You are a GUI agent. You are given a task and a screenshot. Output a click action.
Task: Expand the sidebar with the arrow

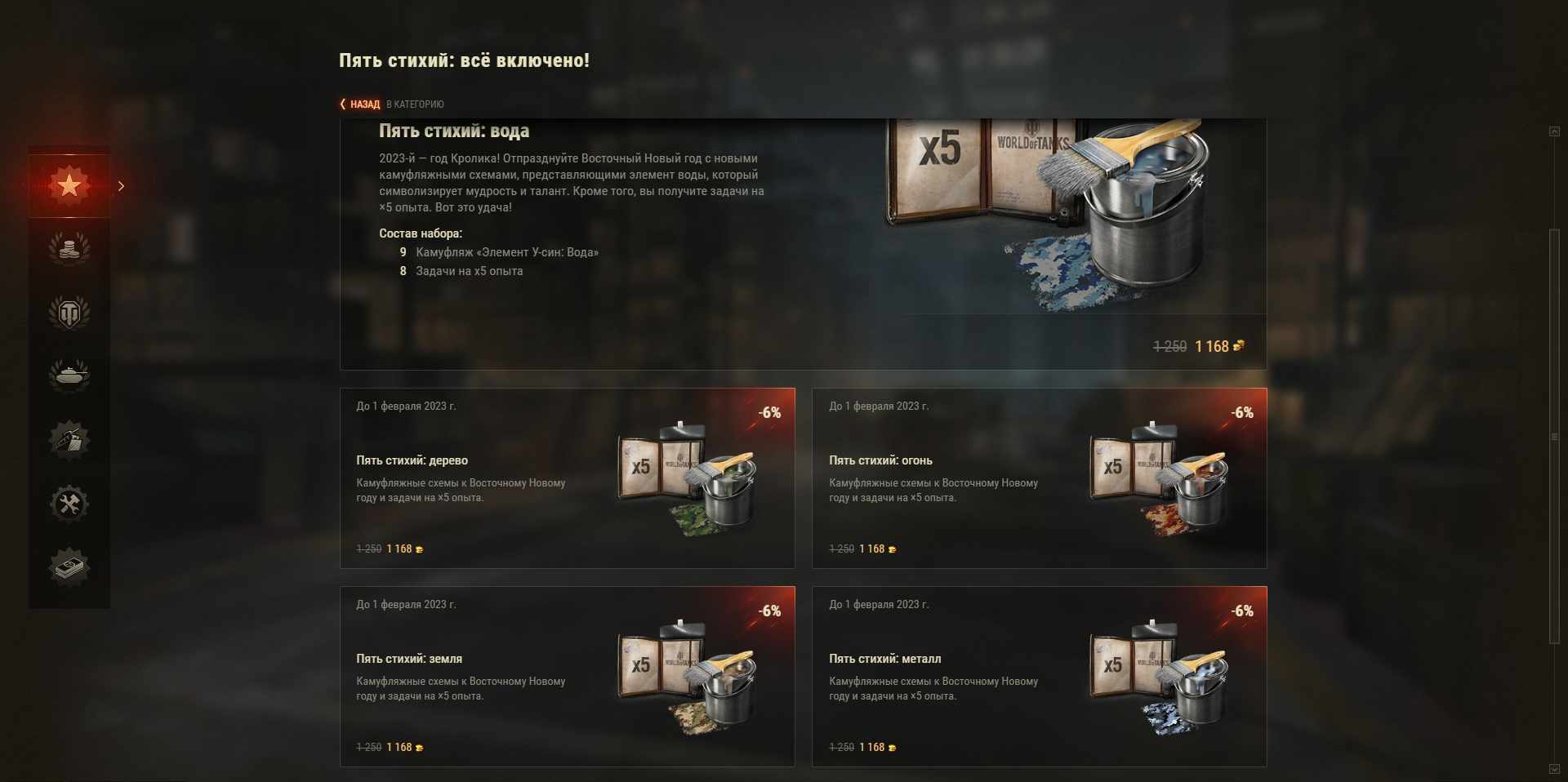click(x=122, y=186)
